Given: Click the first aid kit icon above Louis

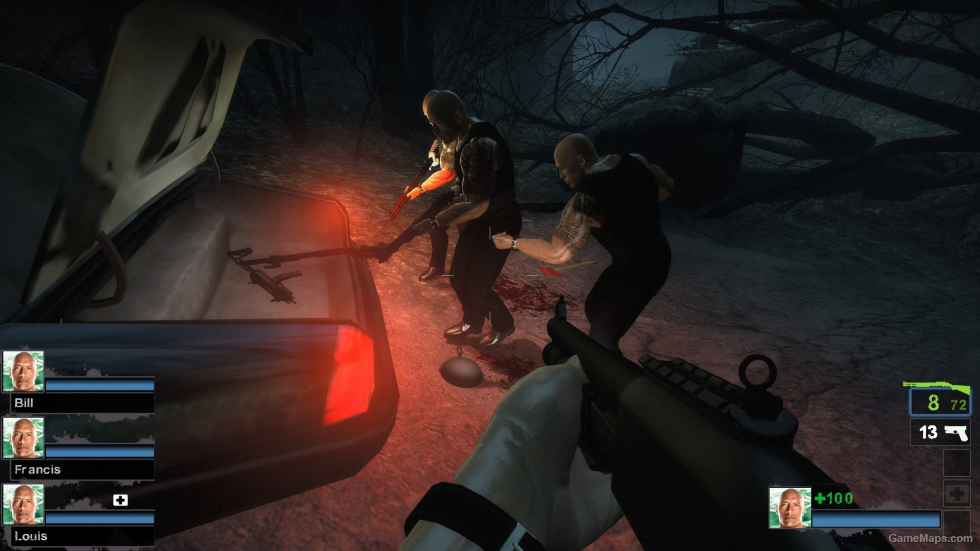Looking at the screenshot, I should pos(120,499).
